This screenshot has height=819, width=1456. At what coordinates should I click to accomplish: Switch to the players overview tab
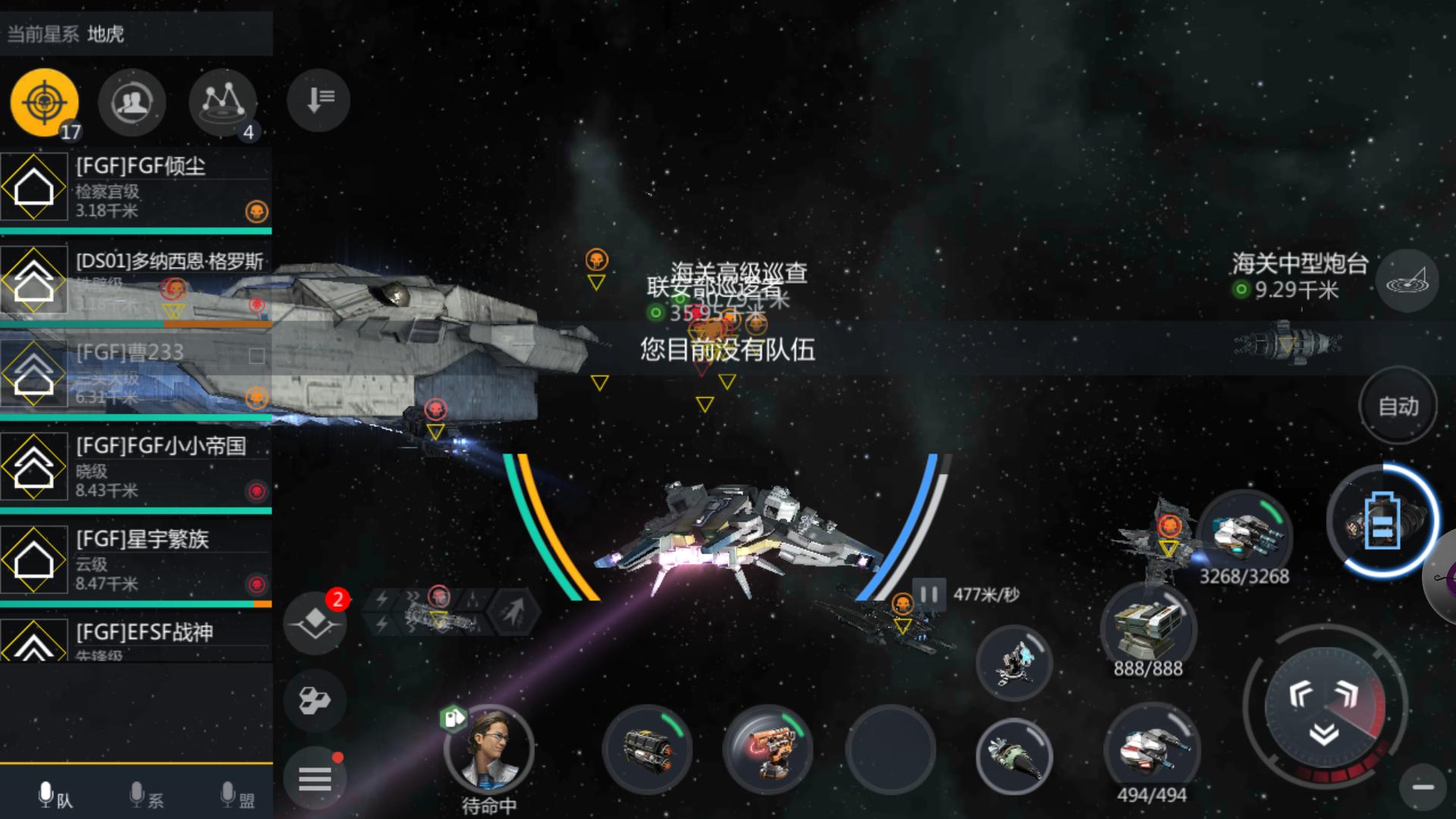pos(132,102)
